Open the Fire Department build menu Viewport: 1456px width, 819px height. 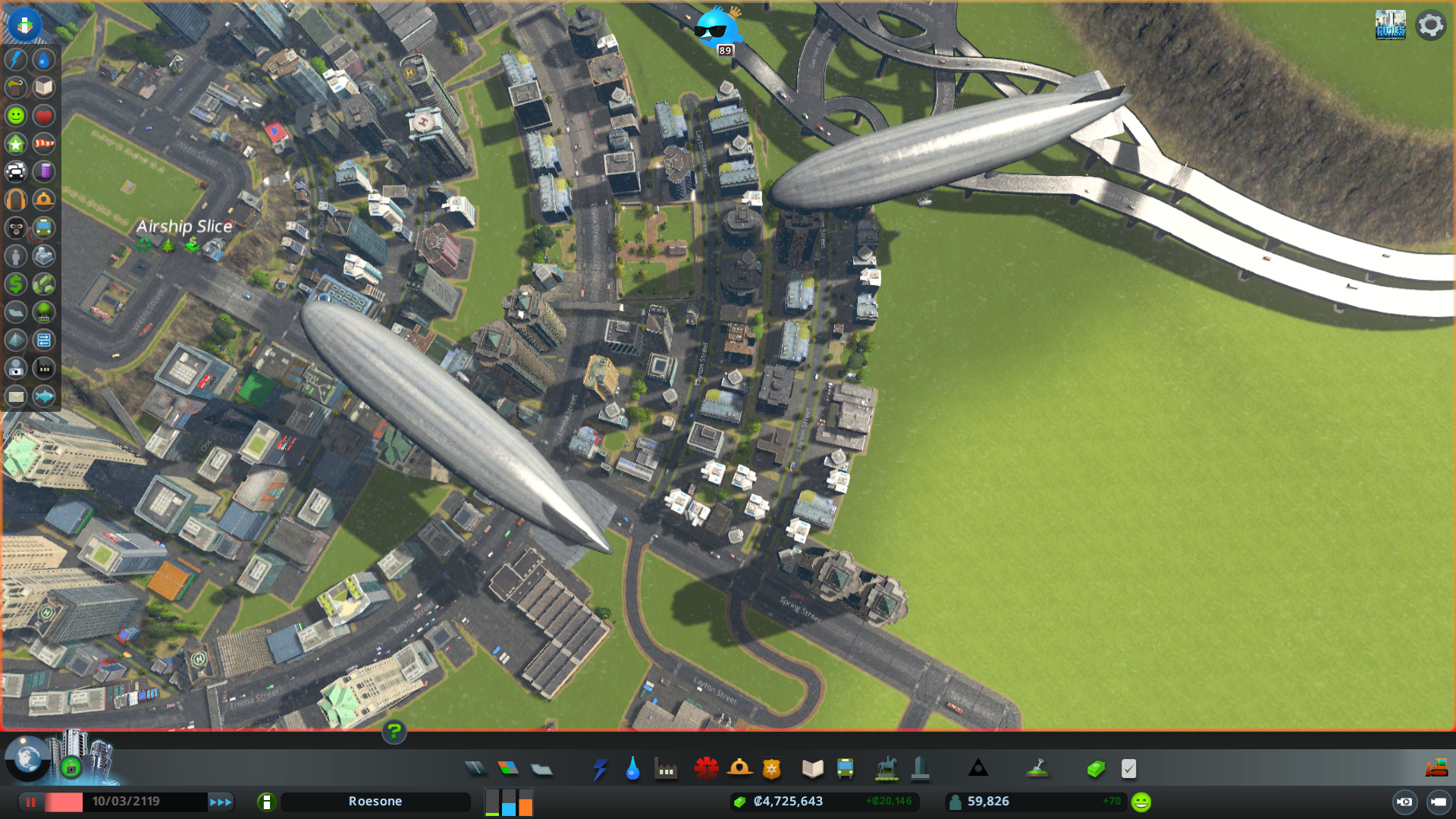[741, 768]
